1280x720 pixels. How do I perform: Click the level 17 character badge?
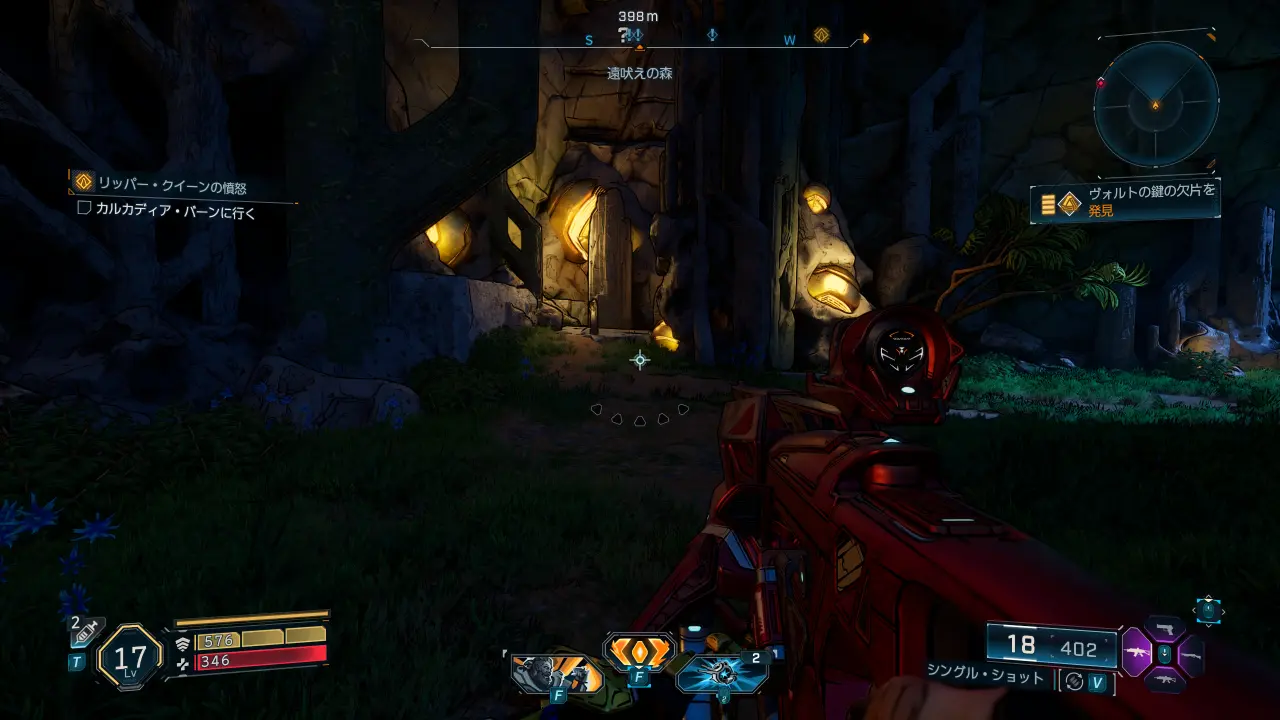[x=130, y=657]
